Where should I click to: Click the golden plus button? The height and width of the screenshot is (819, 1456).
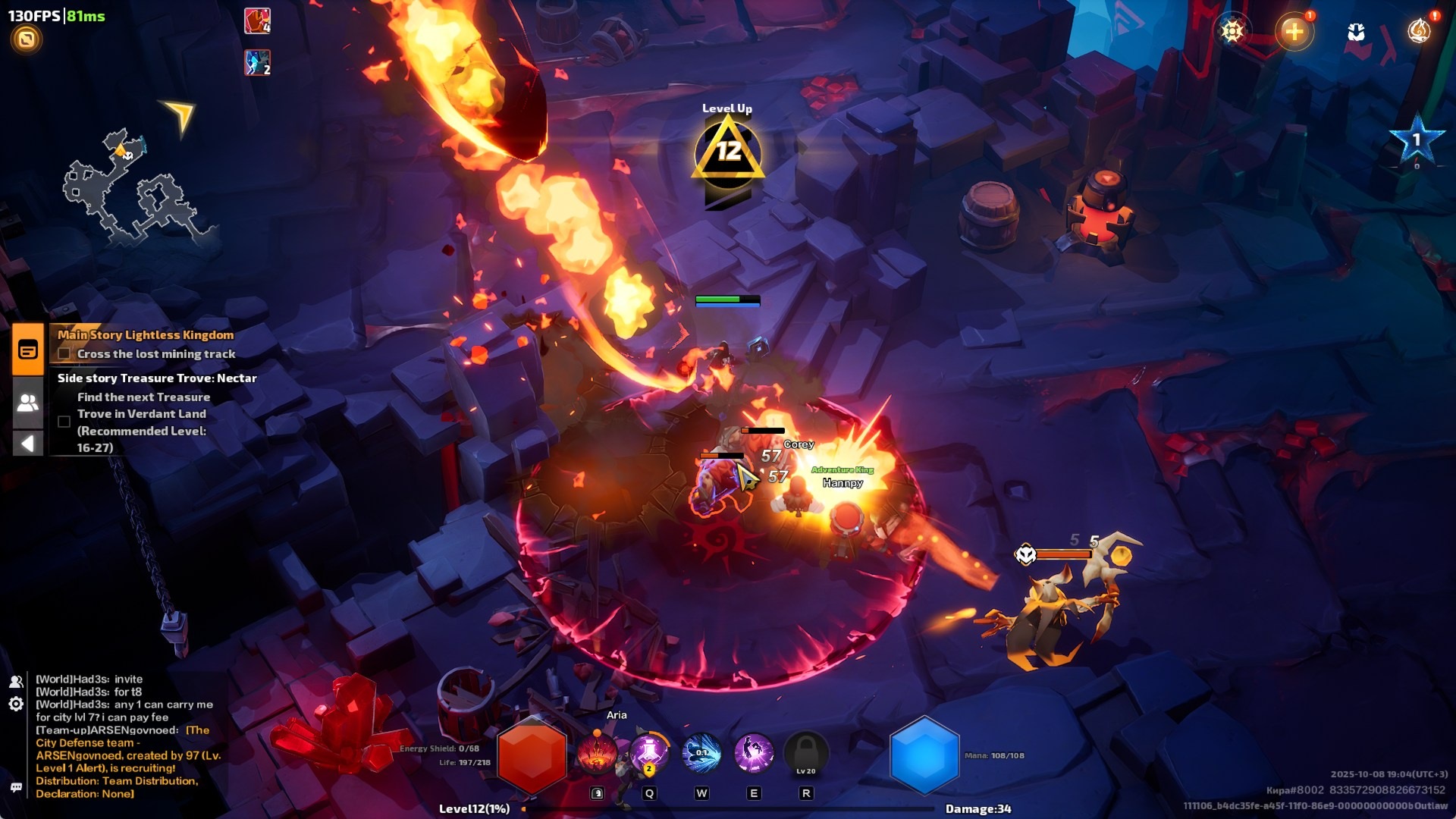(1294, 32)
